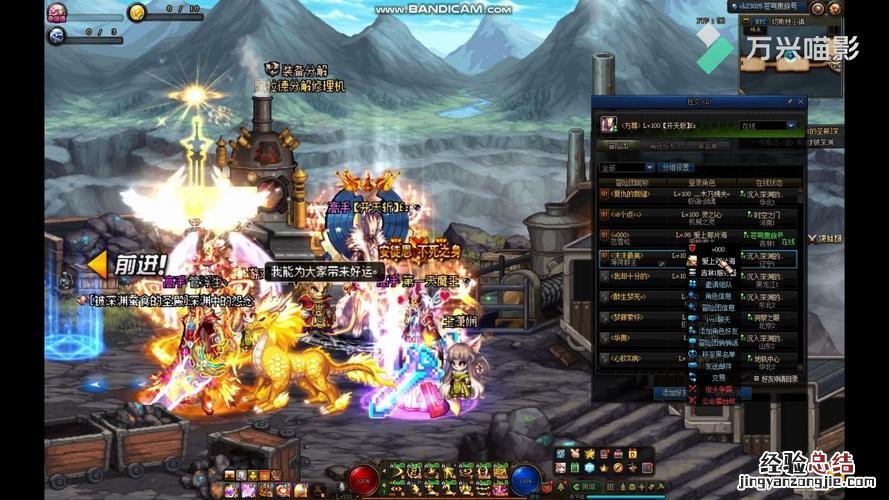
Task: Select the 梦寐繁怀 friend row
Action: pyautogui.click(x=626, y=318)
